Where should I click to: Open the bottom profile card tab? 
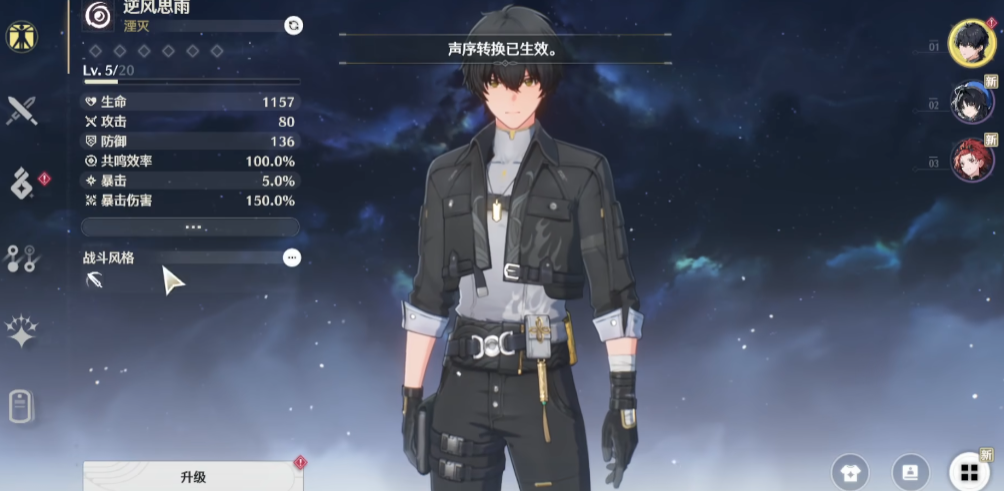(x=21, y=406)
